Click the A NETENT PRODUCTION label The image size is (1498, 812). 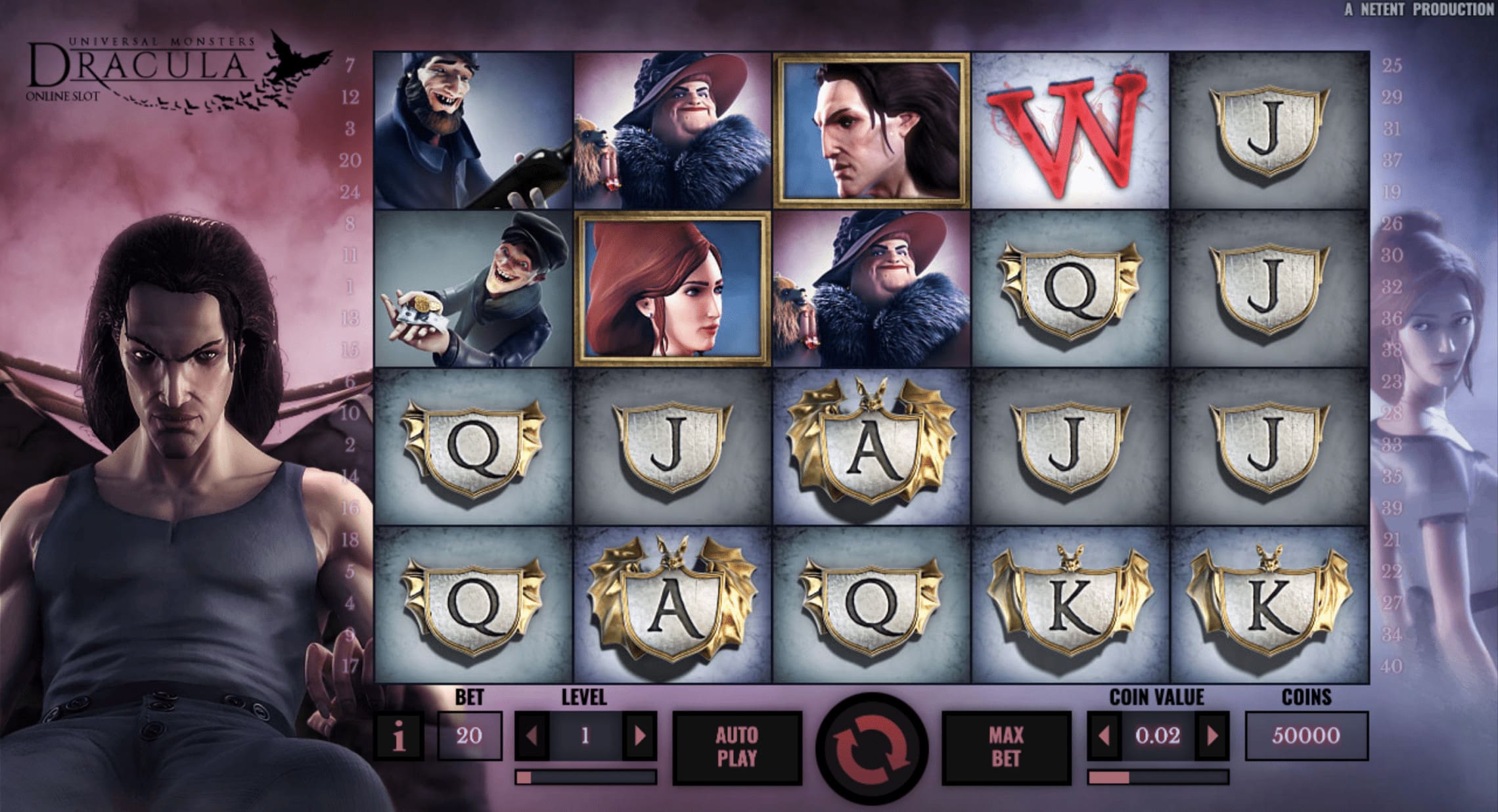pyautogui.click(x=1428, y=9)
